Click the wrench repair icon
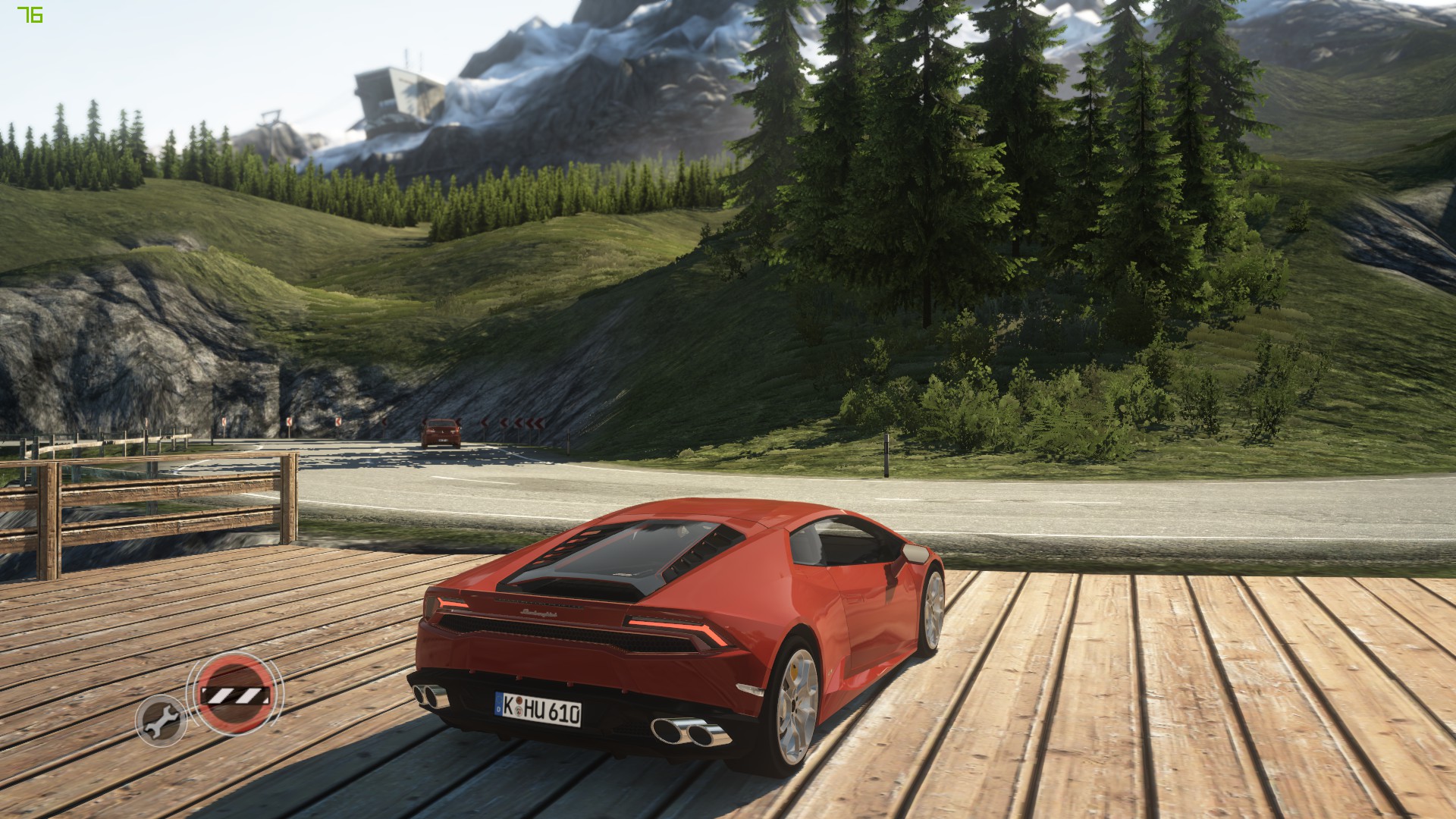Screen dimensions: 1456x819 click(161, 720)
